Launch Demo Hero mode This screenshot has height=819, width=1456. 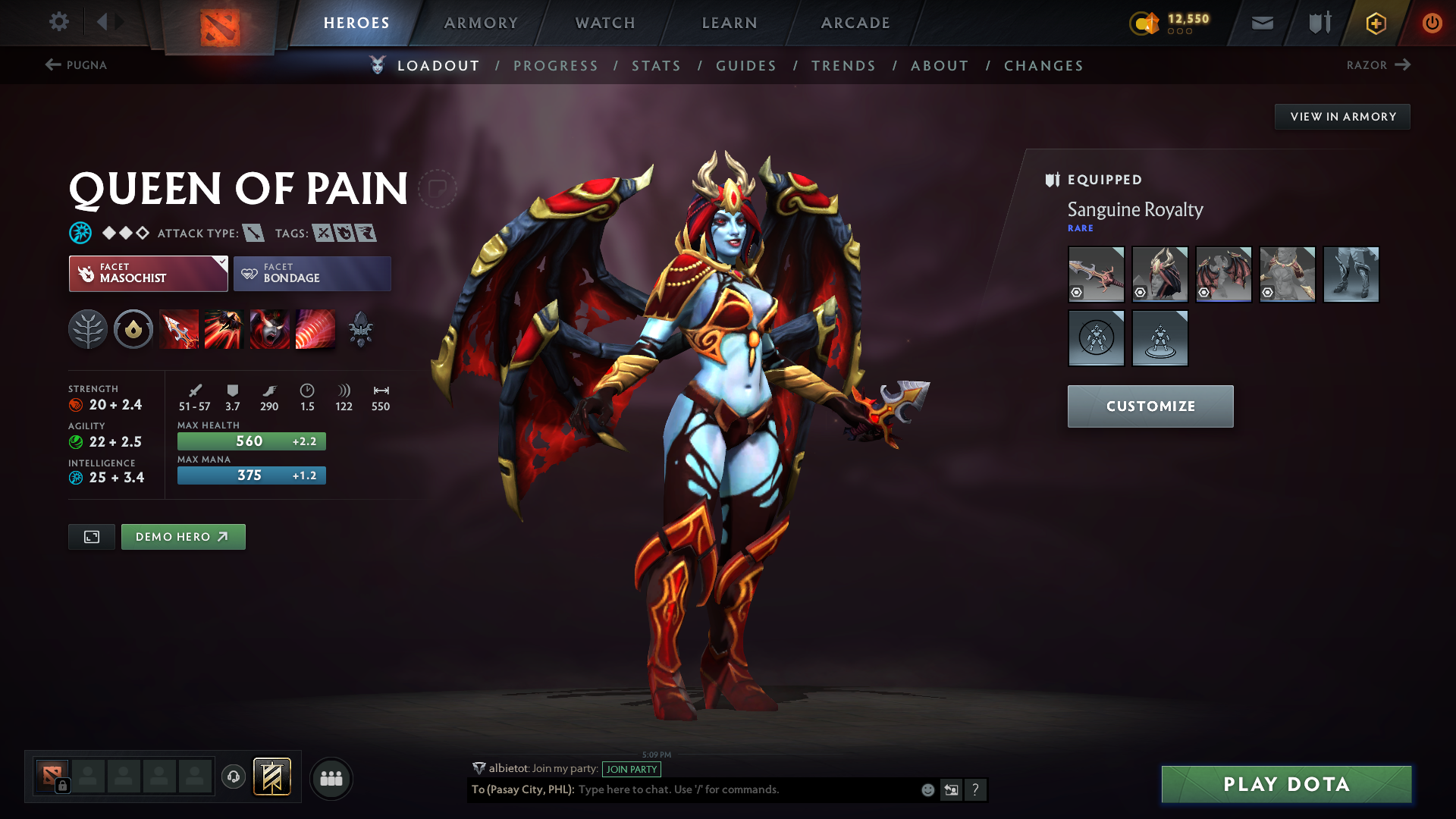[x=183, y=537]
